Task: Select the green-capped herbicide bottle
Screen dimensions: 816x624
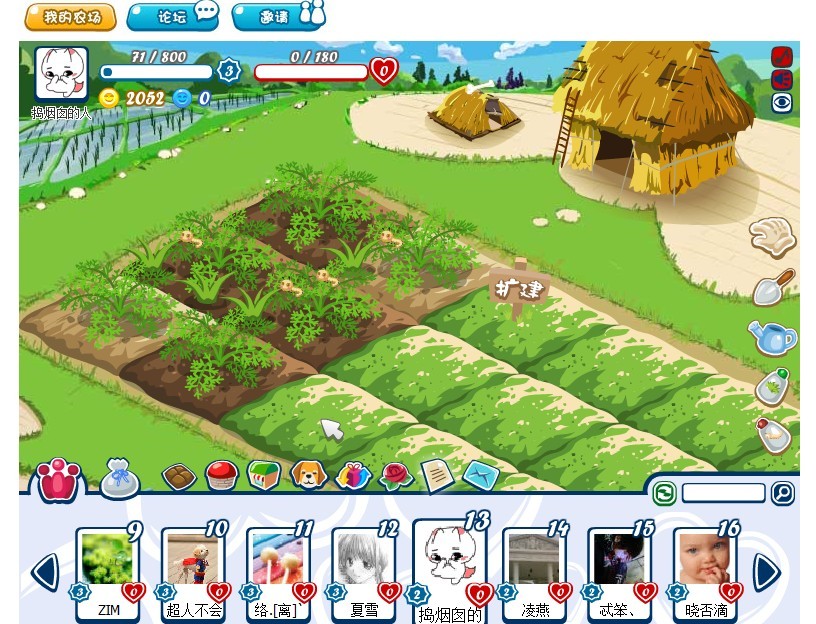Action: (773, 386)
